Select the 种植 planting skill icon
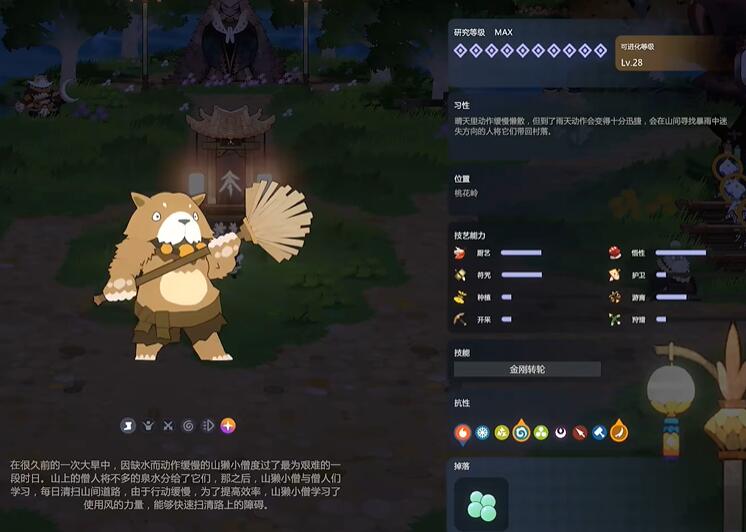 pyautogui.click(x=460, y=297)
